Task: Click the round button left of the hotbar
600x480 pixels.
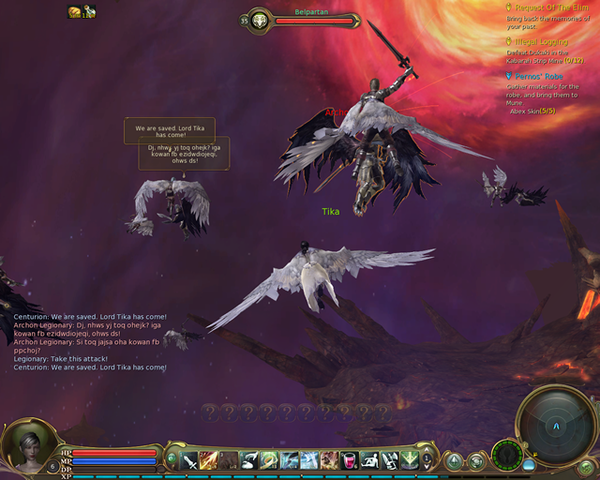Action: point(171,460)
